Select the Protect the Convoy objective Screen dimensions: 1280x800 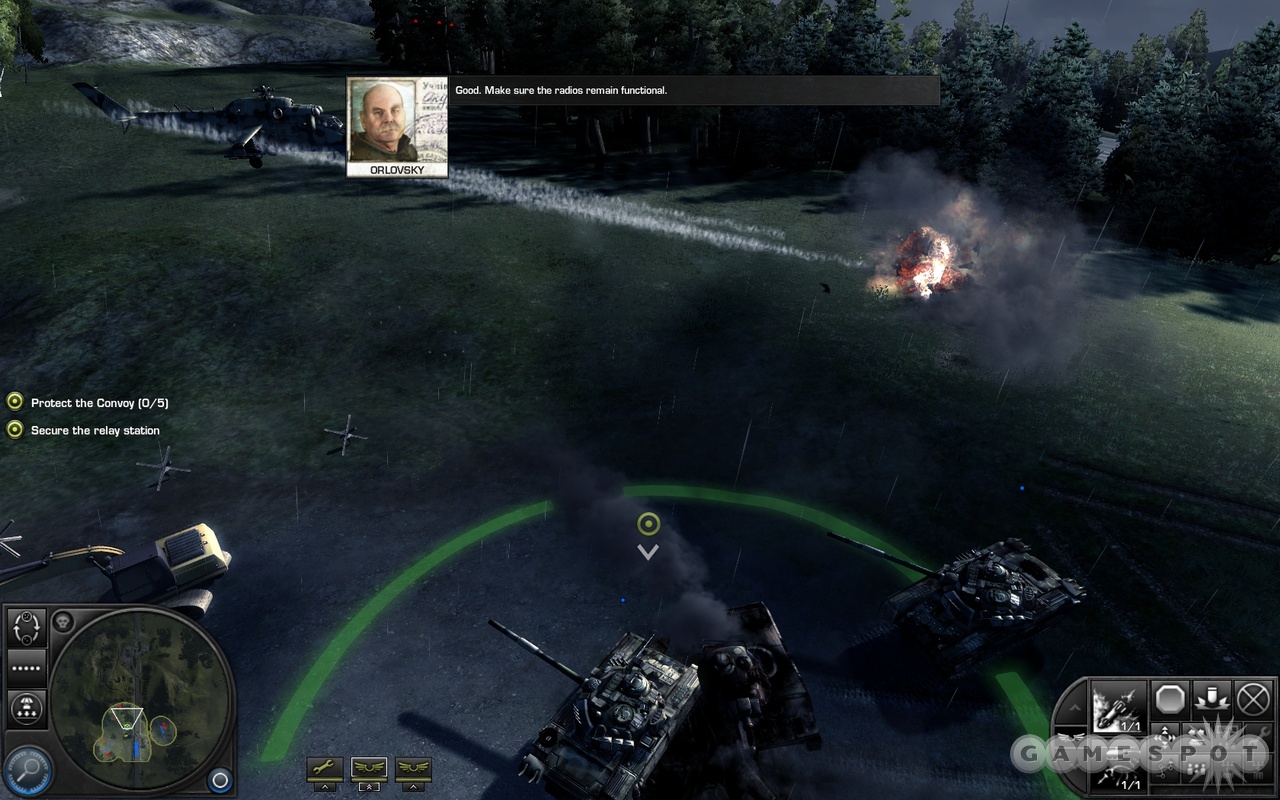(99, 403)
